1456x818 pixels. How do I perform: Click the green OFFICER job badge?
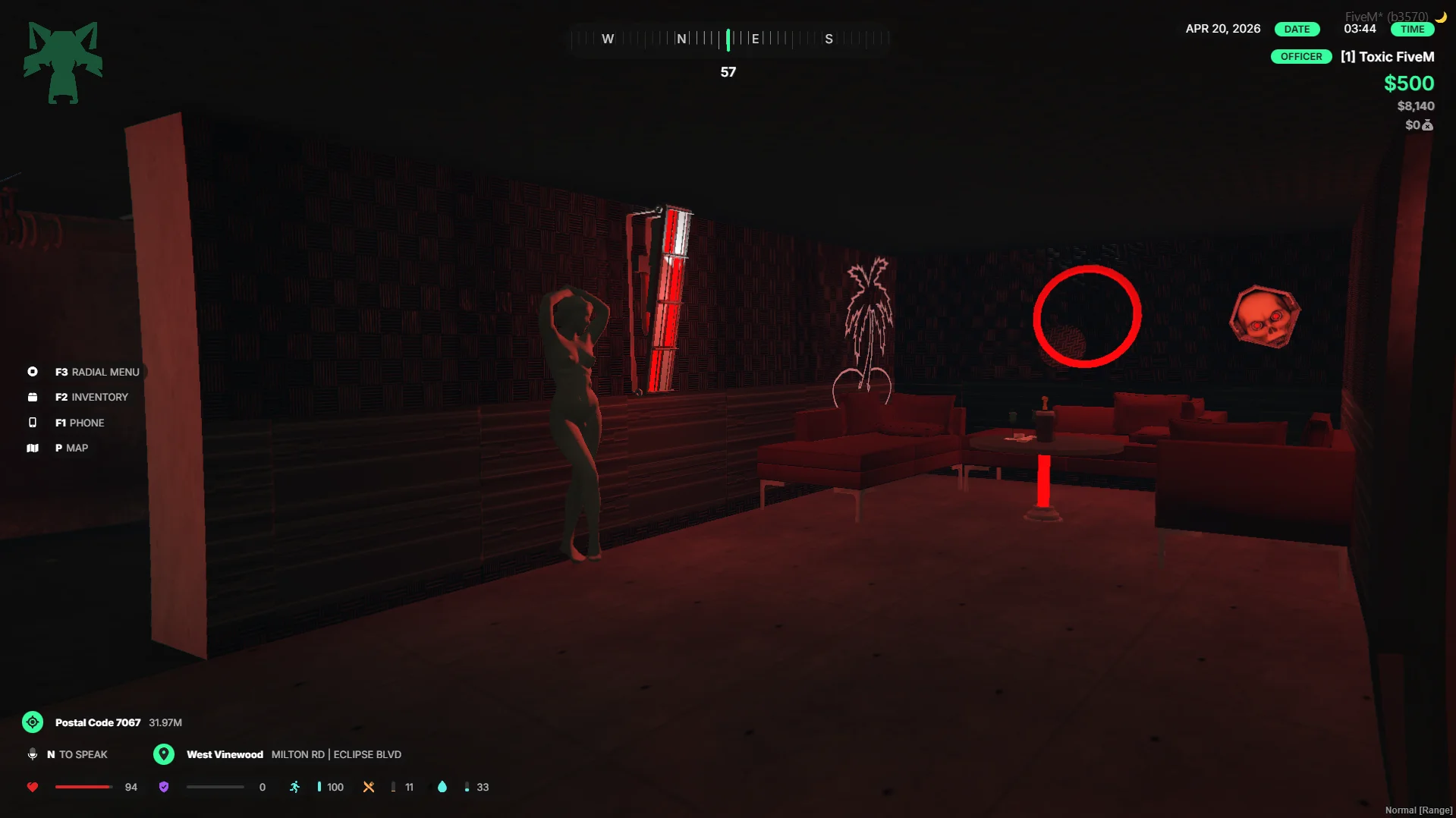tap(1300, 57)
